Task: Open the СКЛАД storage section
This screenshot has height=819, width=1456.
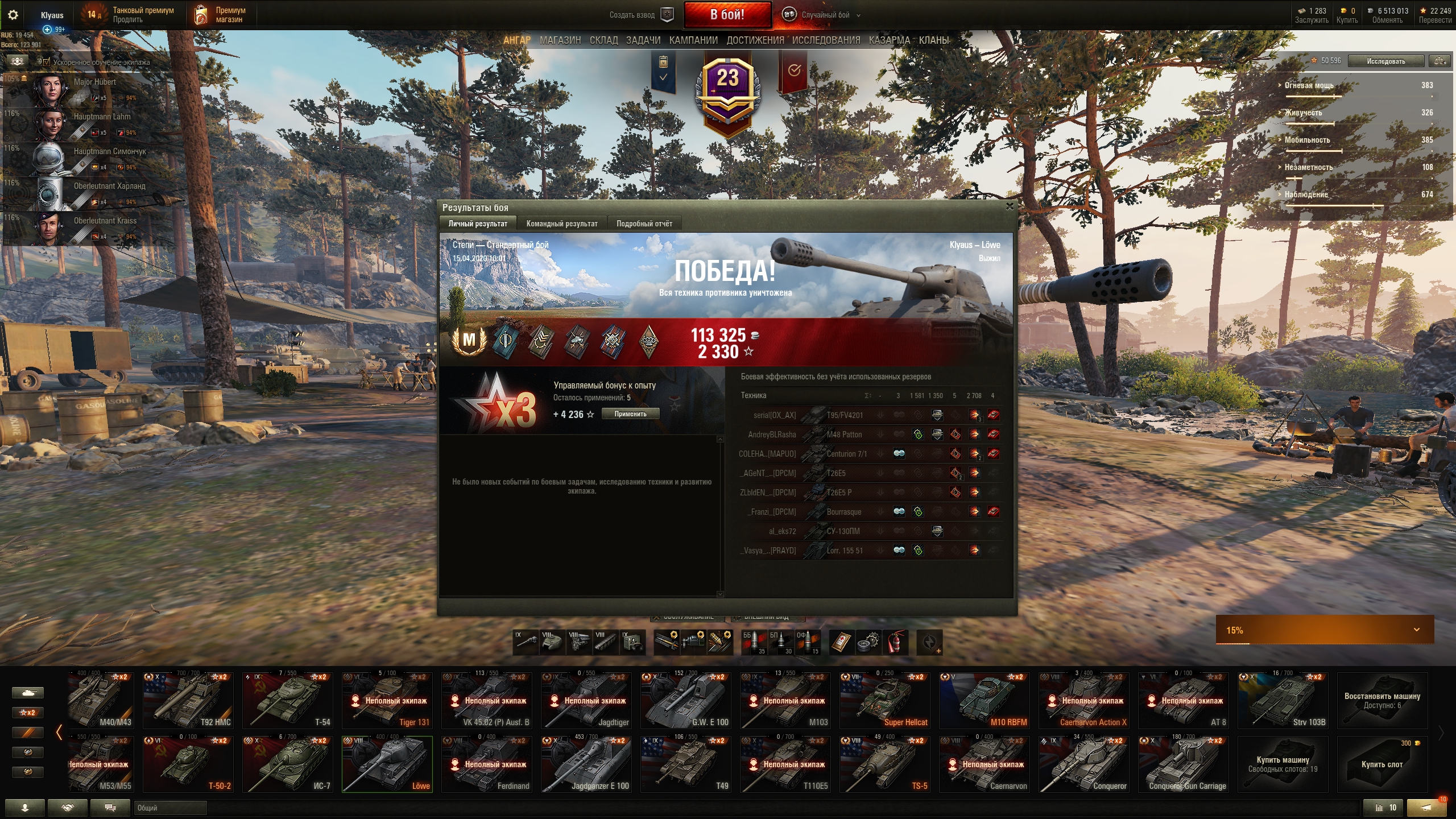Action: pyautogui.click(x=603, y=40)
